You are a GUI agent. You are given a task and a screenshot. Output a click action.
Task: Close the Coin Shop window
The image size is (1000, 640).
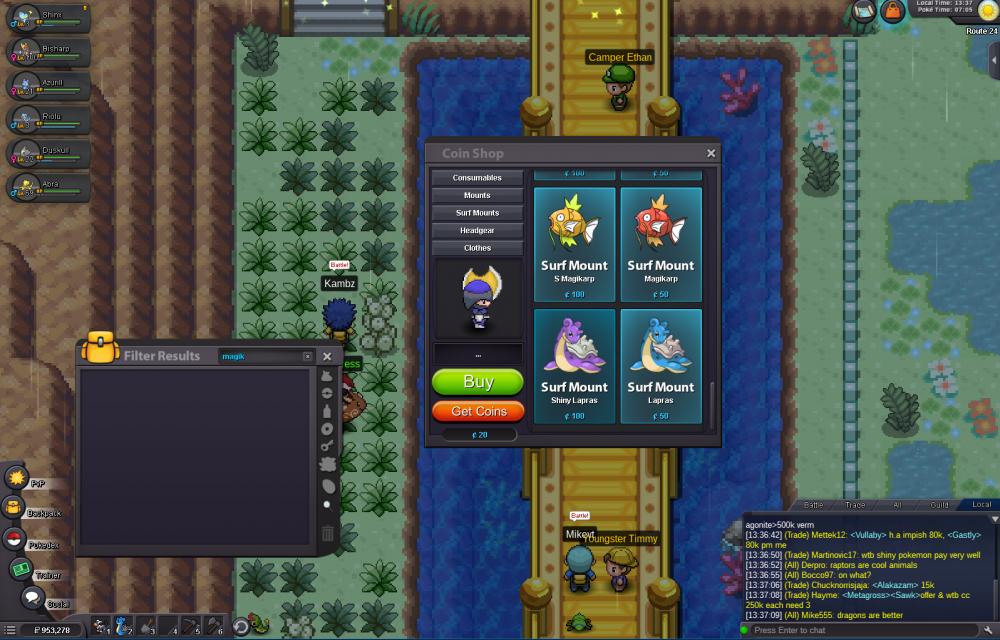pos(711,154)
